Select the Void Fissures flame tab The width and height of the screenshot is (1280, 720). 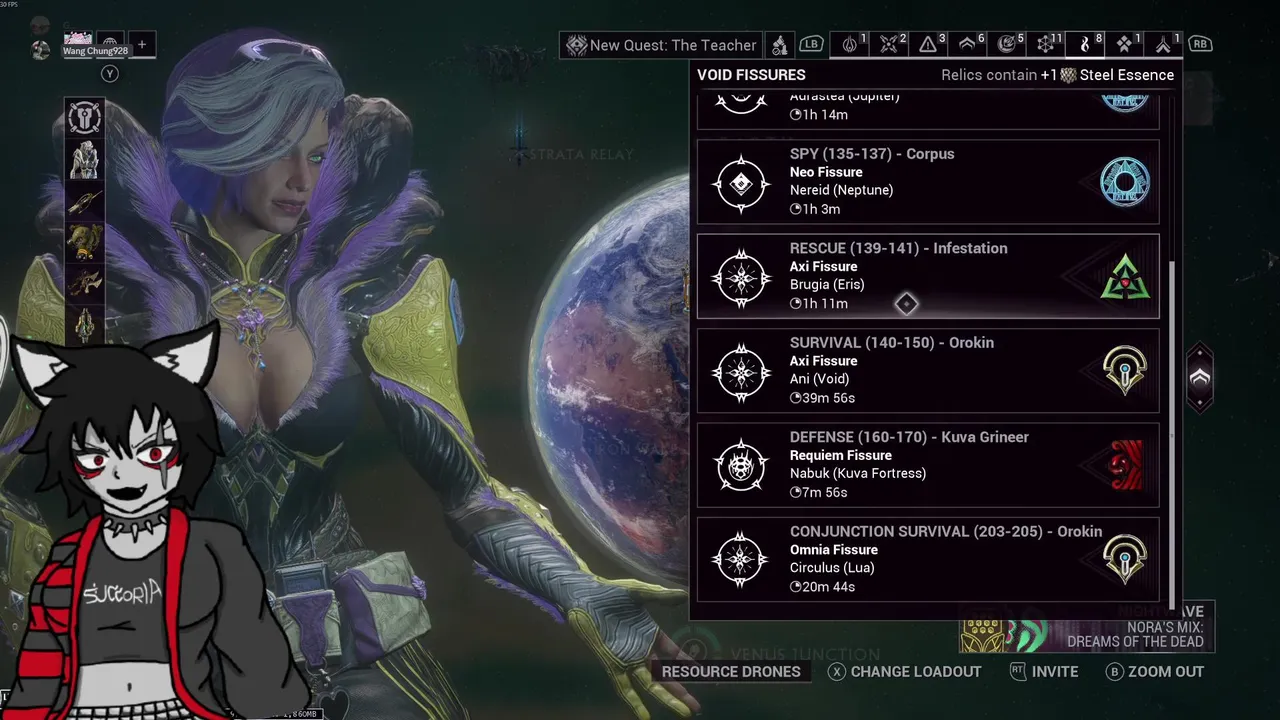[1085, 44]
